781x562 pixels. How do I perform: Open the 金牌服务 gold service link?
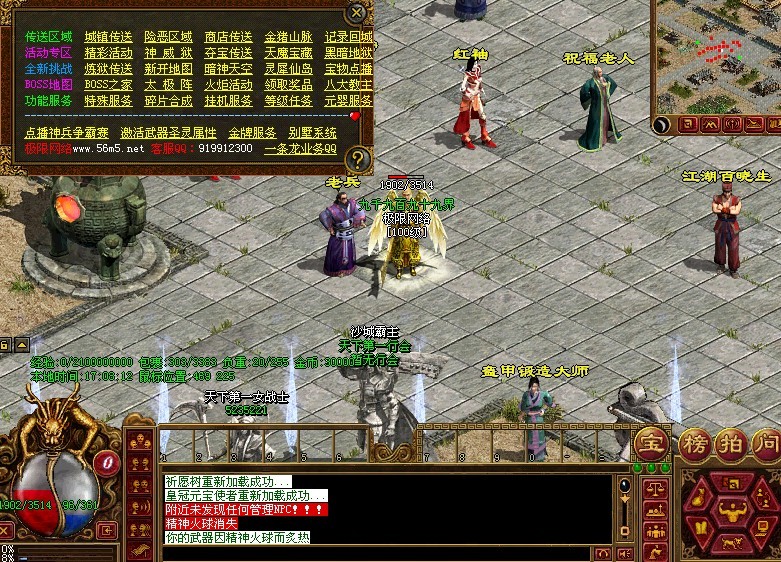252,133
